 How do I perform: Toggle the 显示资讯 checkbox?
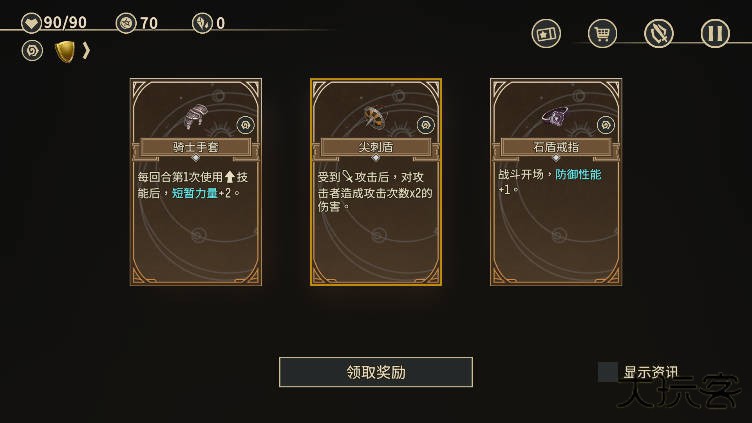point(608,372)
